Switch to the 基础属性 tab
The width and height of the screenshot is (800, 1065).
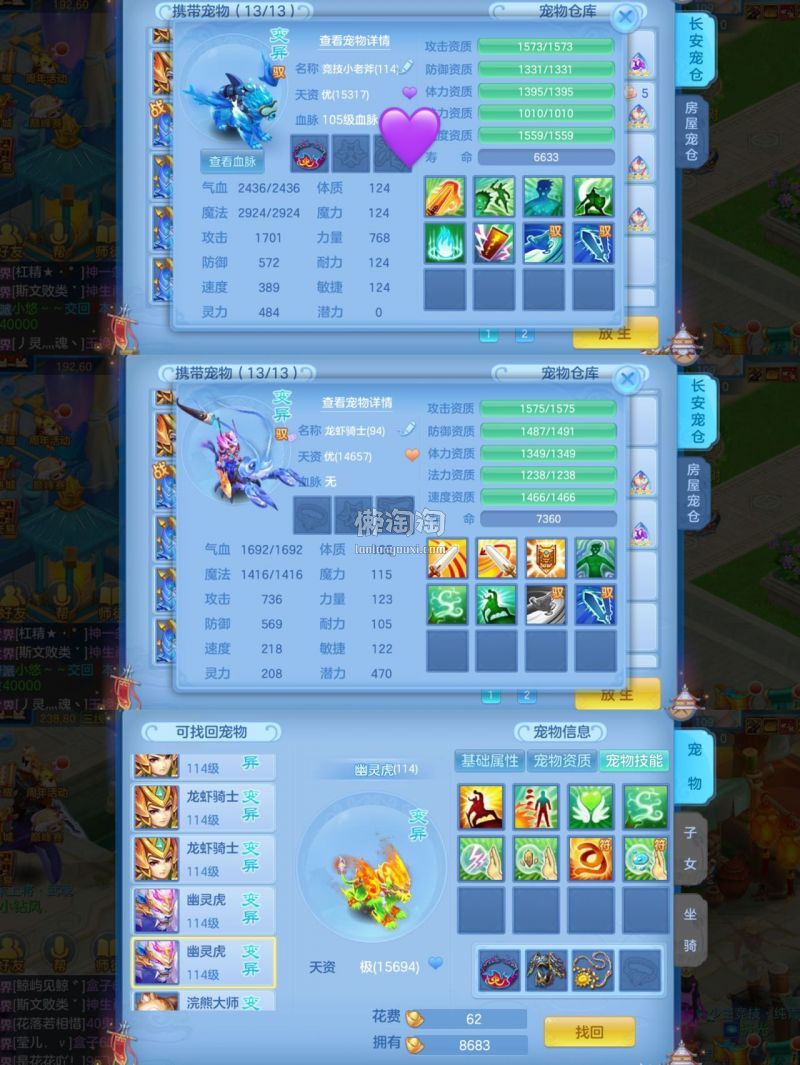pos(489,761)
